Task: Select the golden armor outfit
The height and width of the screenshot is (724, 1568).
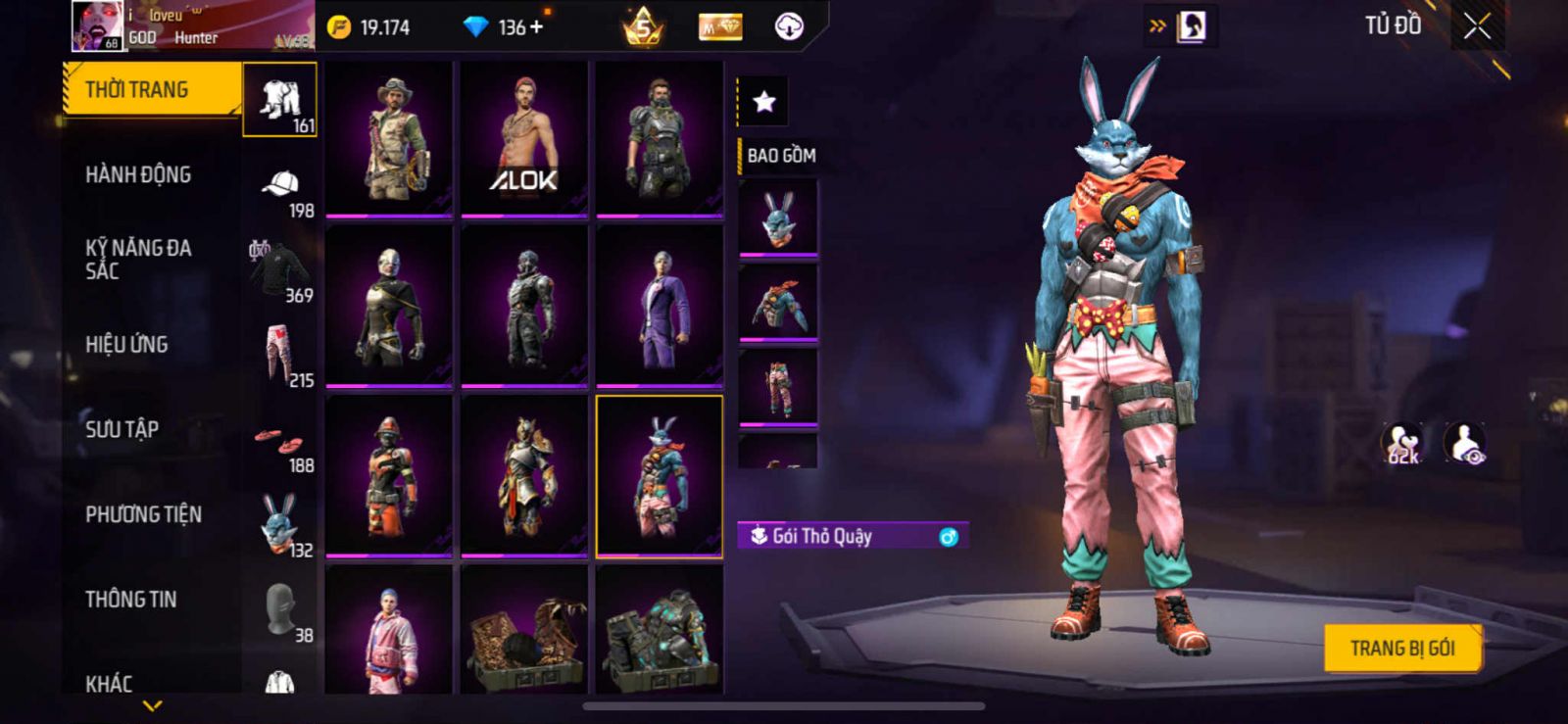Action: coord(524,476)
